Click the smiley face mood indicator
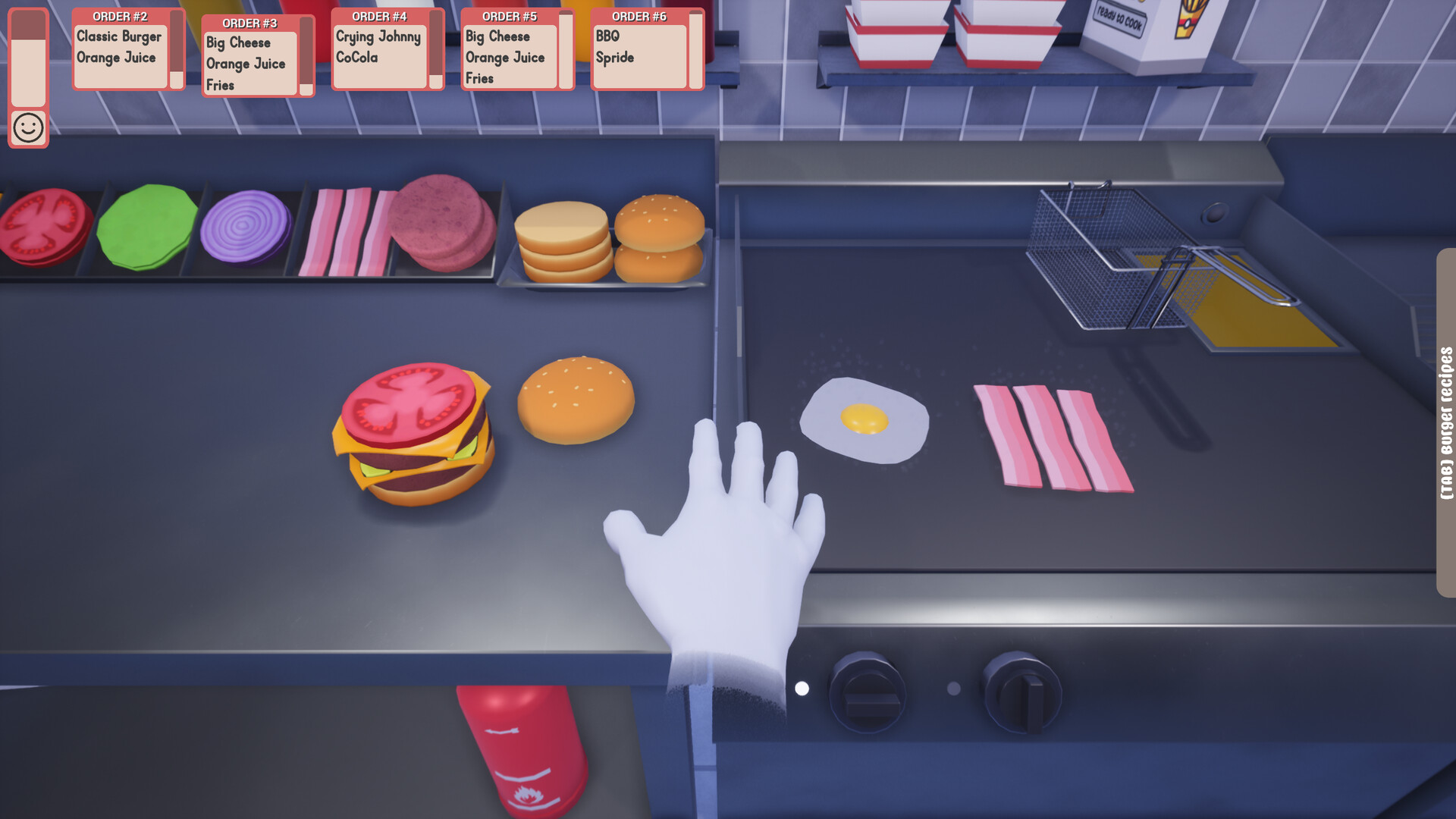 tap(28, 129)
